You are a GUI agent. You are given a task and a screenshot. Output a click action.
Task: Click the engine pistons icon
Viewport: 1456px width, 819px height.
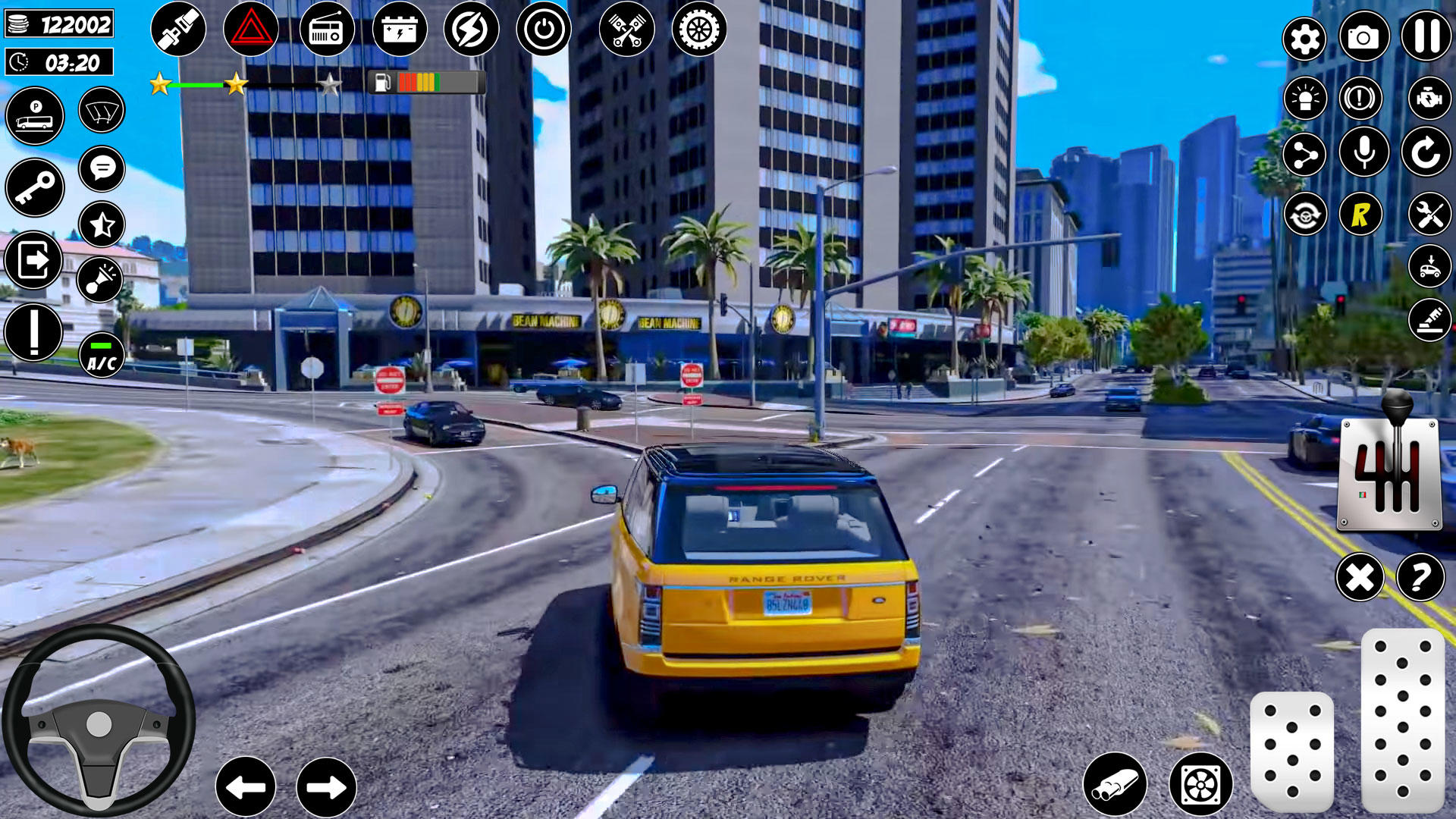point(626,30)
